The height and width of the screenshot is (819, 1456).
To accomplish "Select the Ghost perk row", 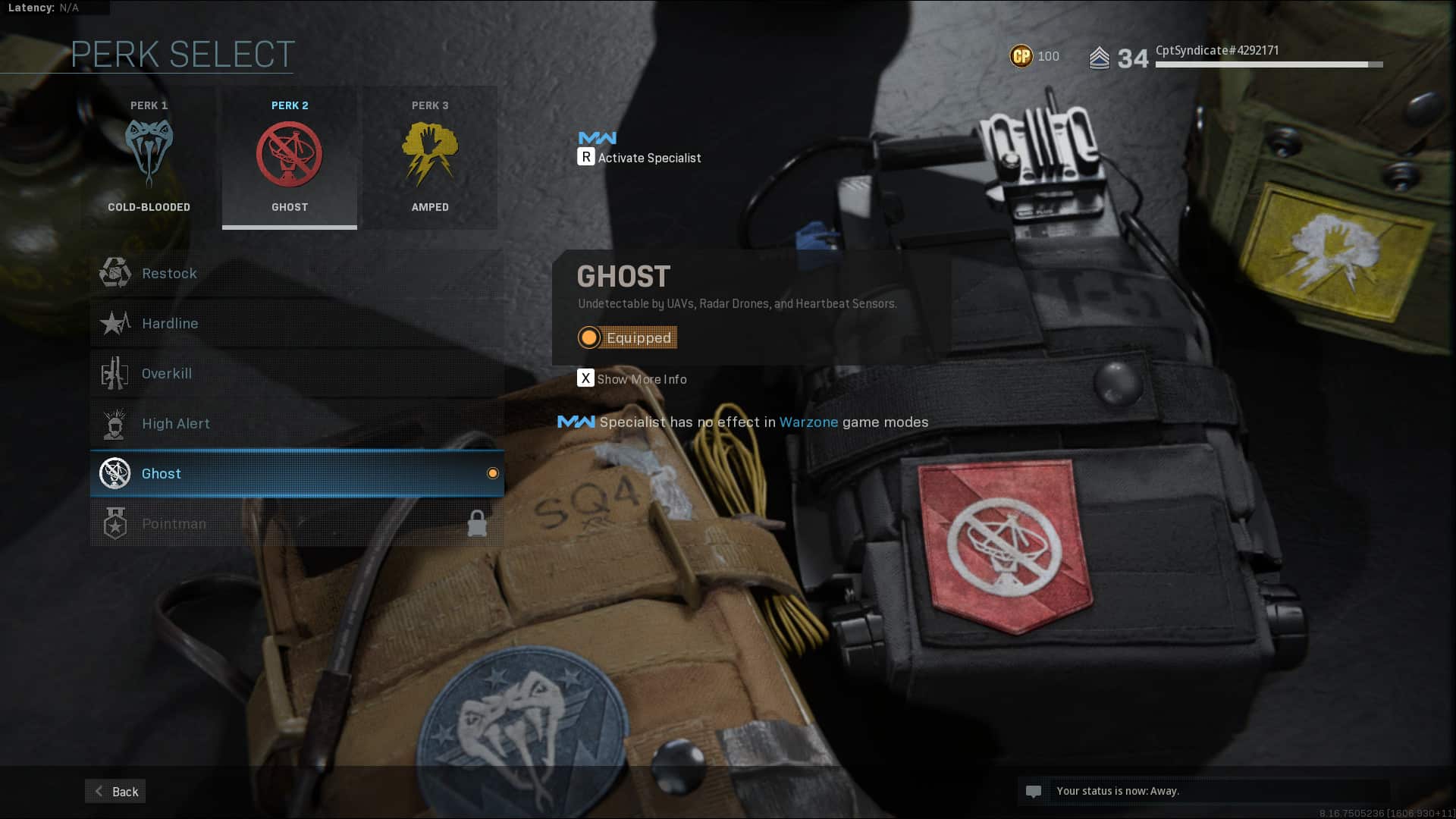I will pyautogui.click(x=297, y=474).
